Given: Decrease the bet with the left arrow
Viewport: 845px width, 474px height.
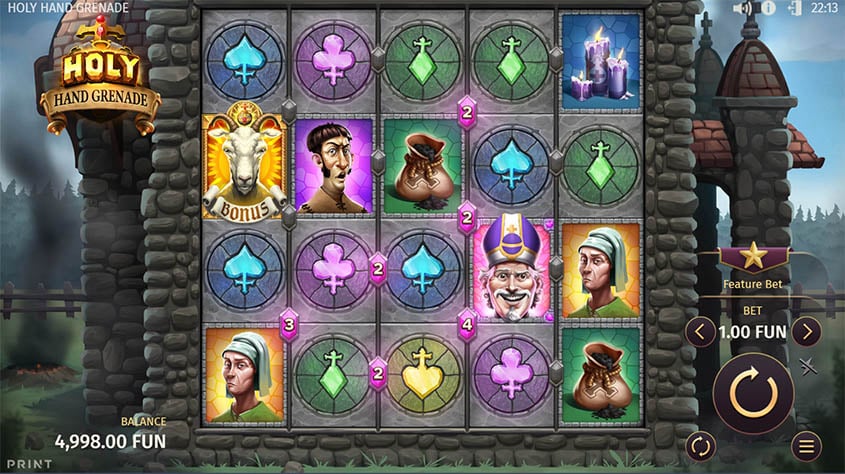Looking at the screenshot, I should click(x=700, y=331).
